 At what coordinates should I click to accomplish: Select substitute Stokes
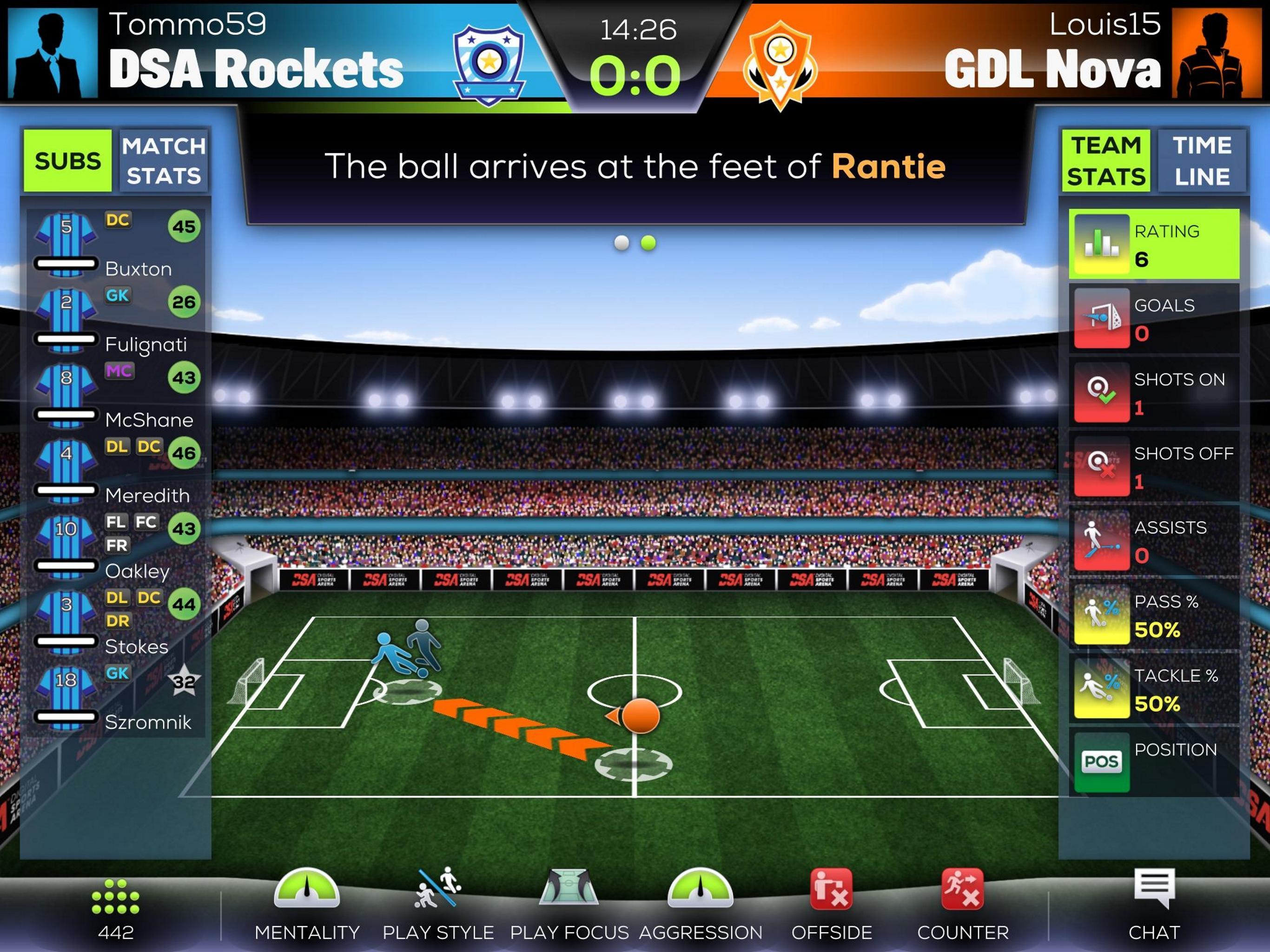[116, 623]
